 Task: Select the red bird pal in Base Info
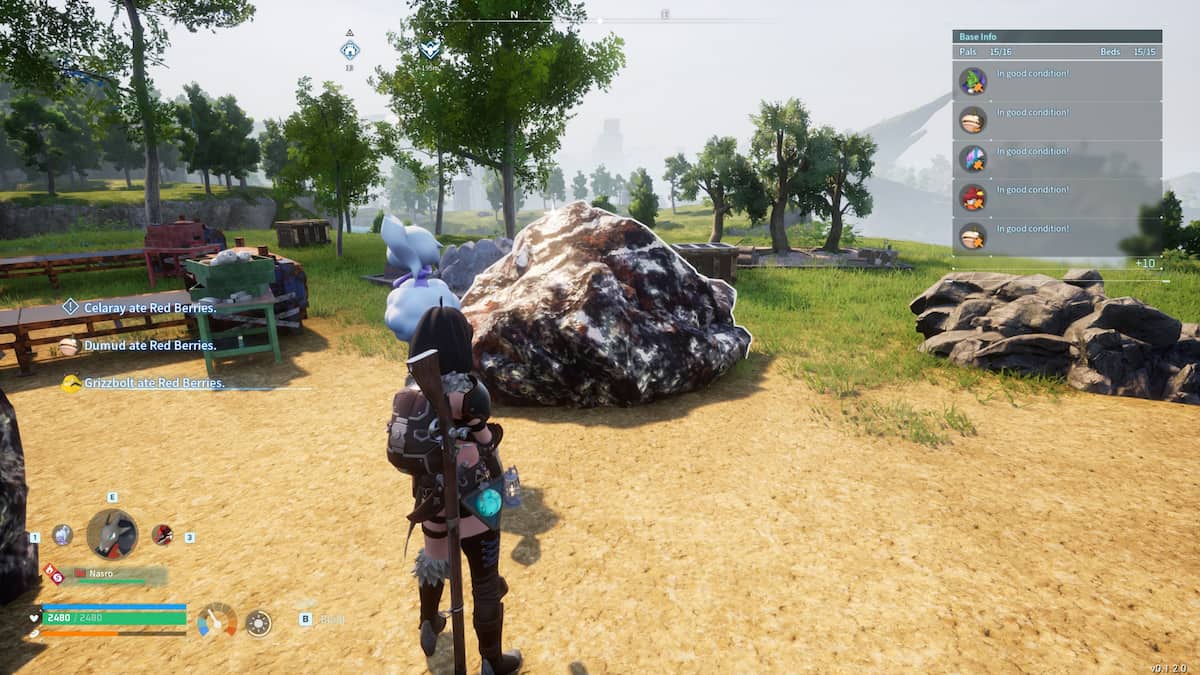tap(973, 197)
